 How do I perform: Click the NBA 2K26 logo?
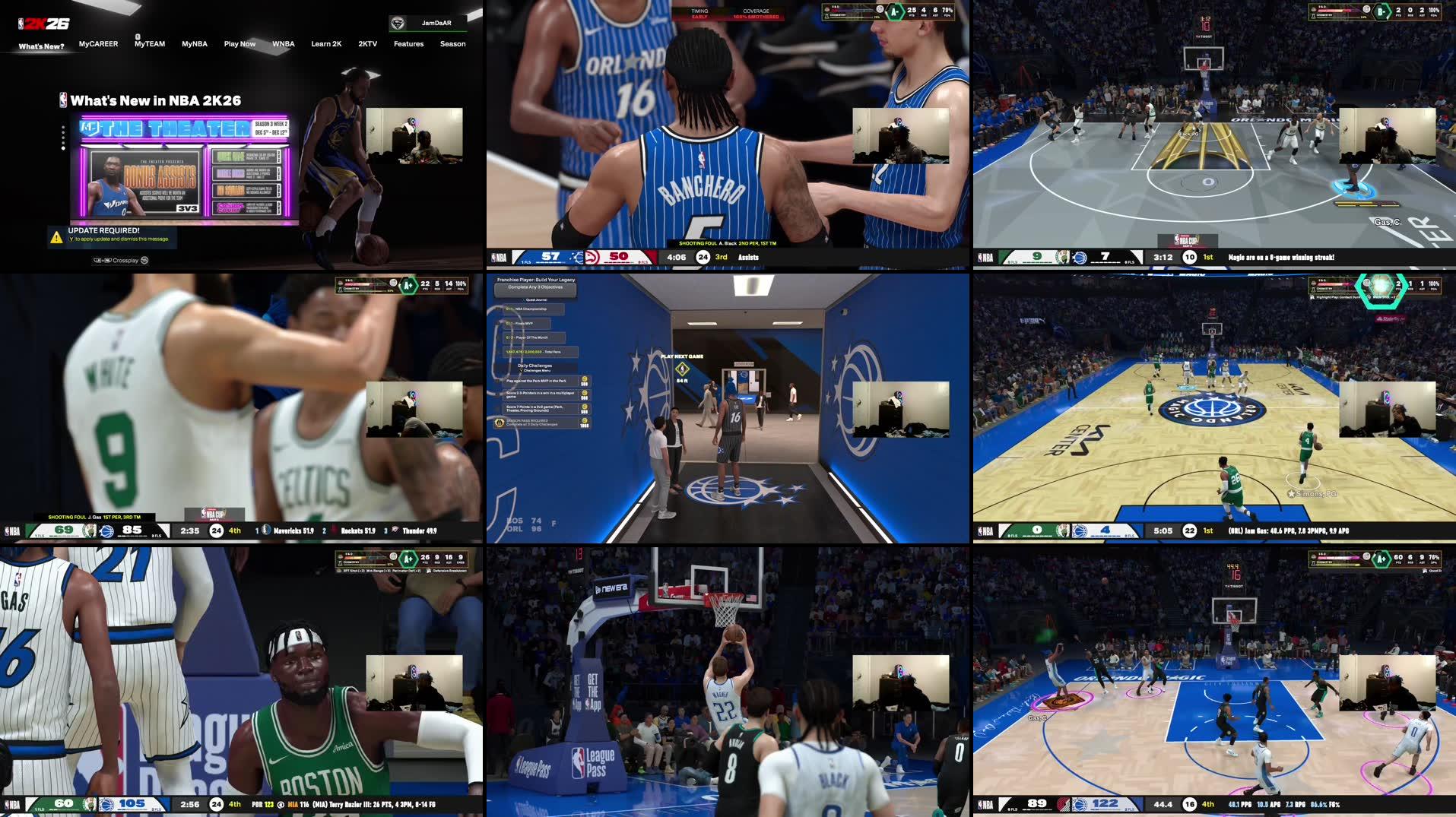tap(44, 23)
